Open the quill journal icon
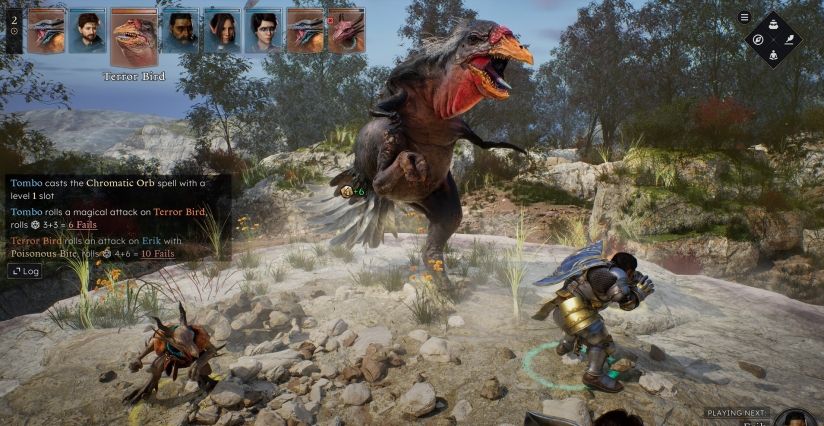Screen dimensions: 824x426 (x=788, y=39)
